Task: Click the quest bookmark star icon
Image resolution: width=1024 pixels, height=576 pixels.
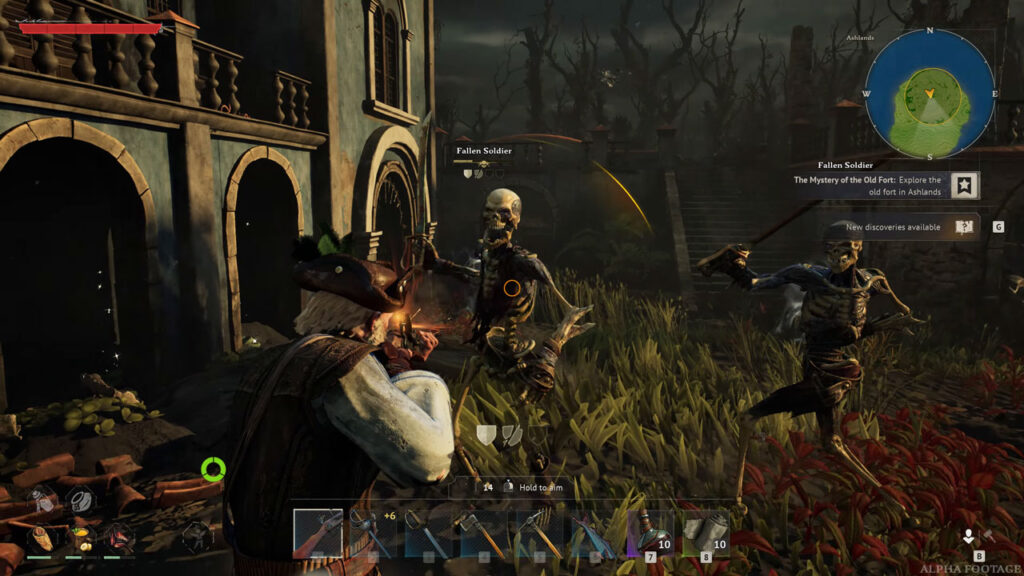Action: click(964, 186)
